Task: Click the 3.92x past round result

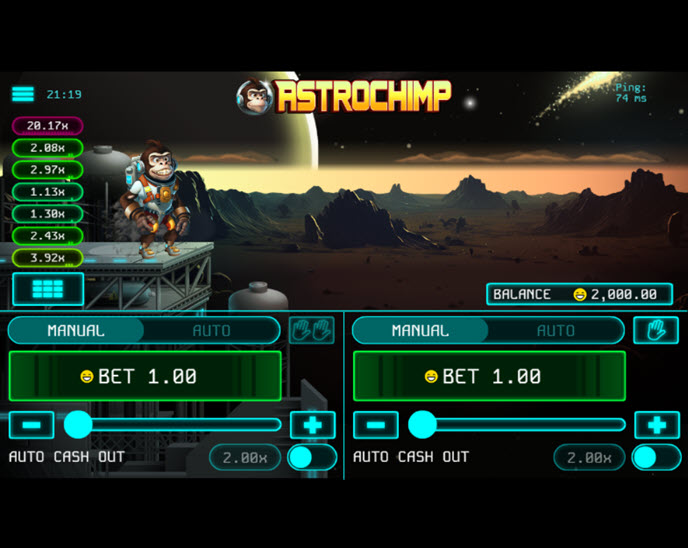Action: [47, 257]
